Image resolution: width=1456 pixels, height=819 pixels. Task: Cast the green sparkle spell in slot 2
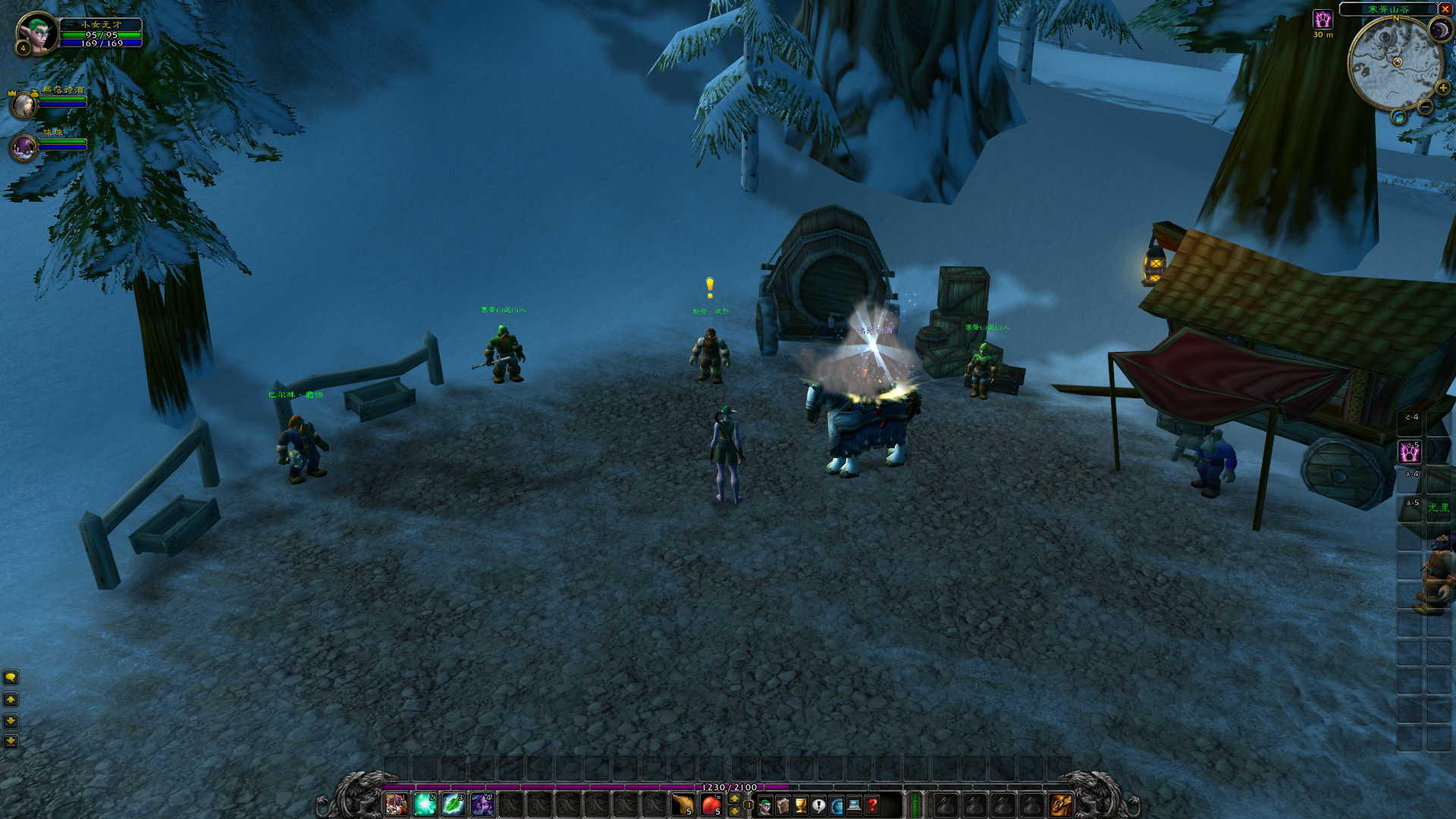pos(425,804)
